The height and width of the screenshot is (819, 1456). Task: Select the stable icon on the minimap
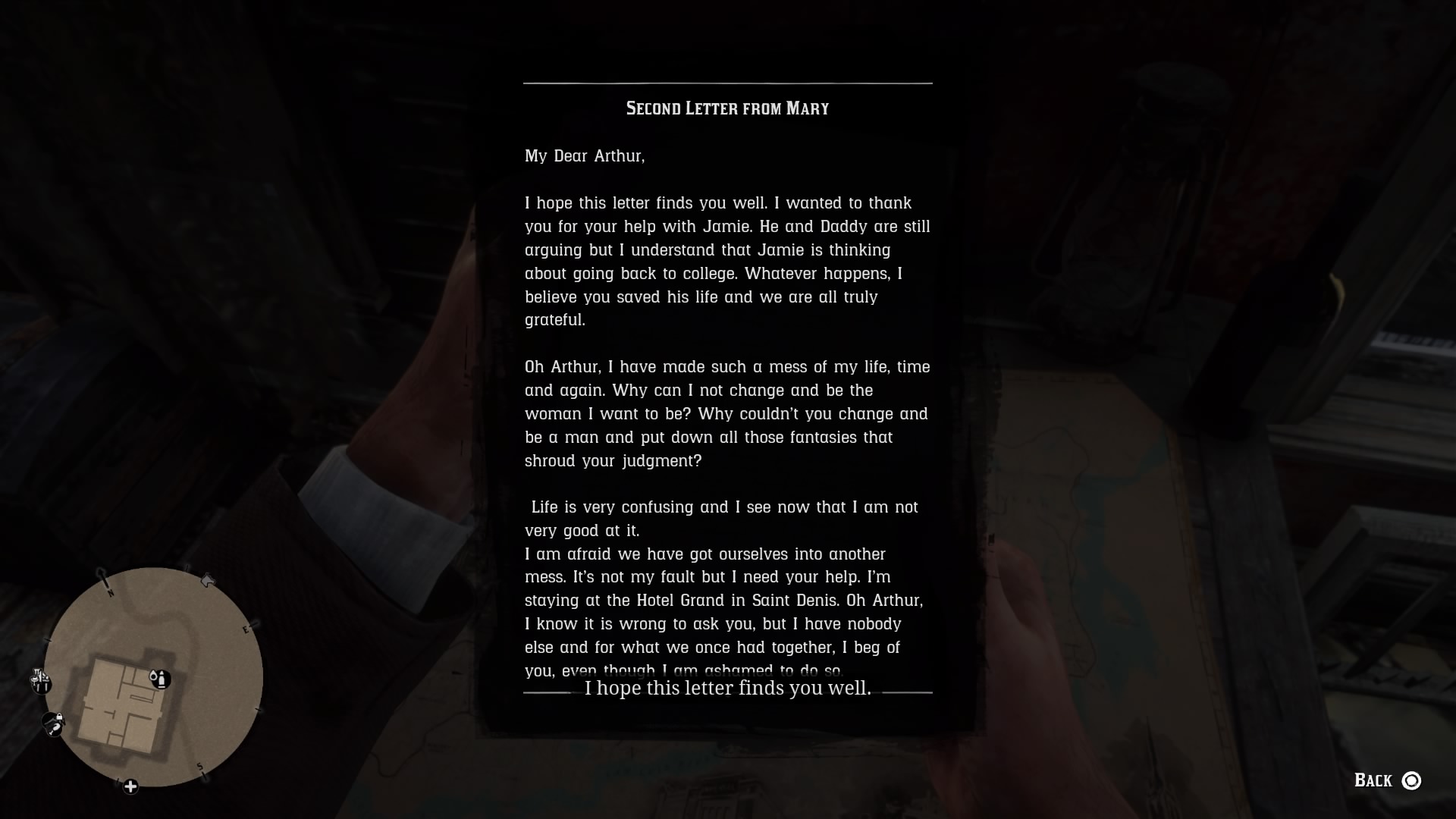[52, 723]
